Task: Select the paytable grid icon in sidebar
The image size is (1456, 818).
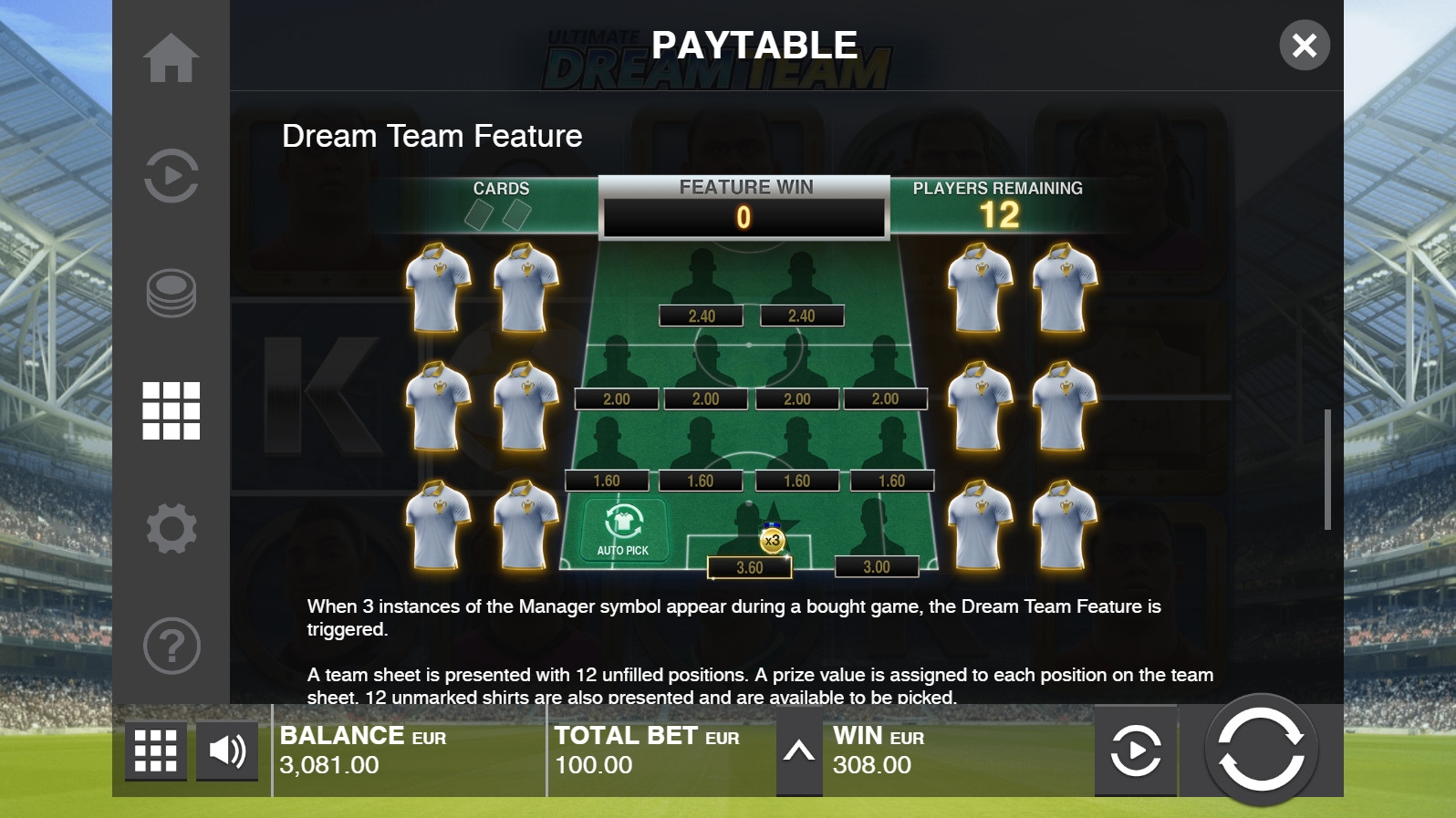Action: (x=171, y=410)
